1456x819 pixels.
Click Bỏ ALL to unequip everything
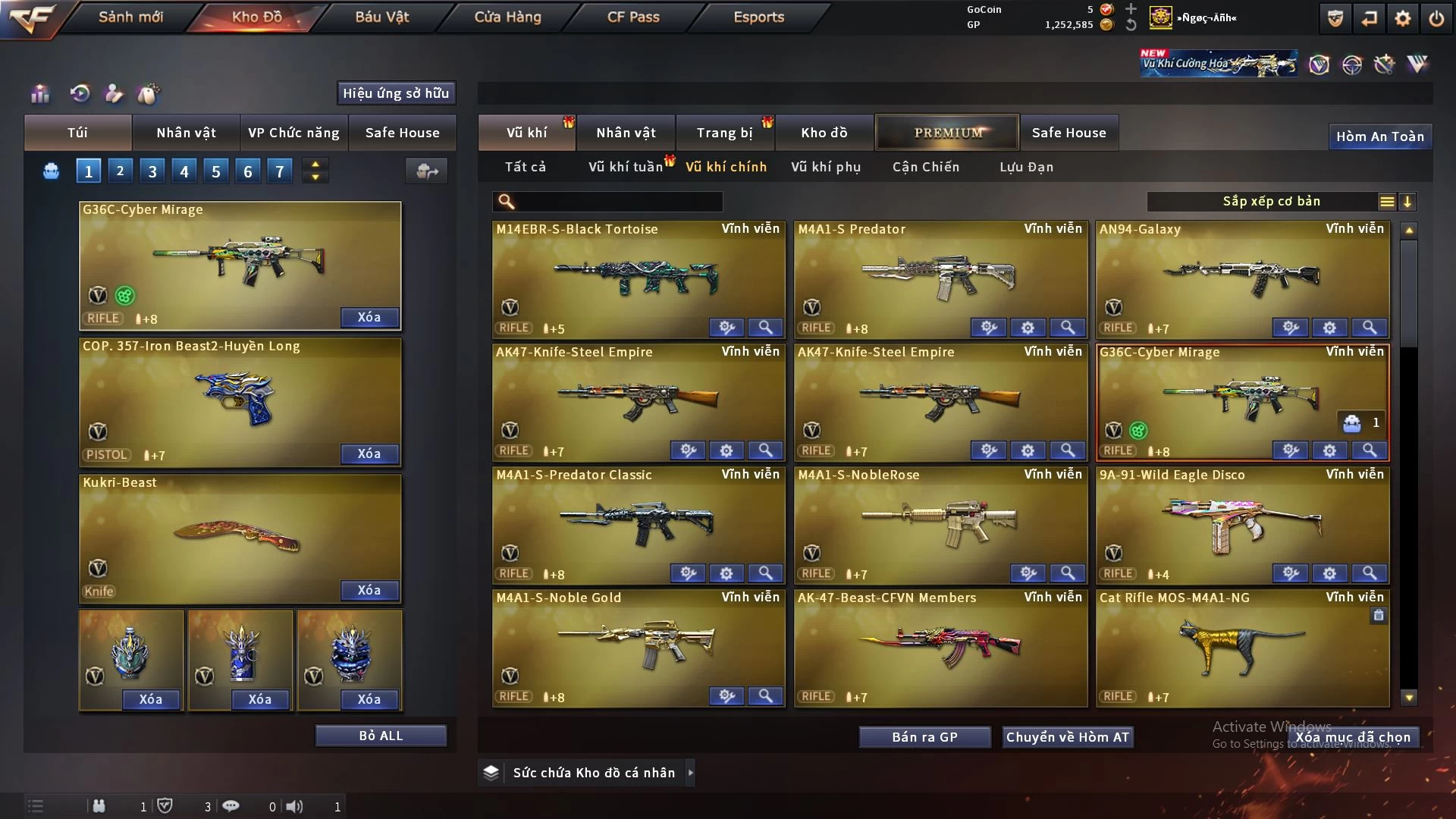point(381,736)
